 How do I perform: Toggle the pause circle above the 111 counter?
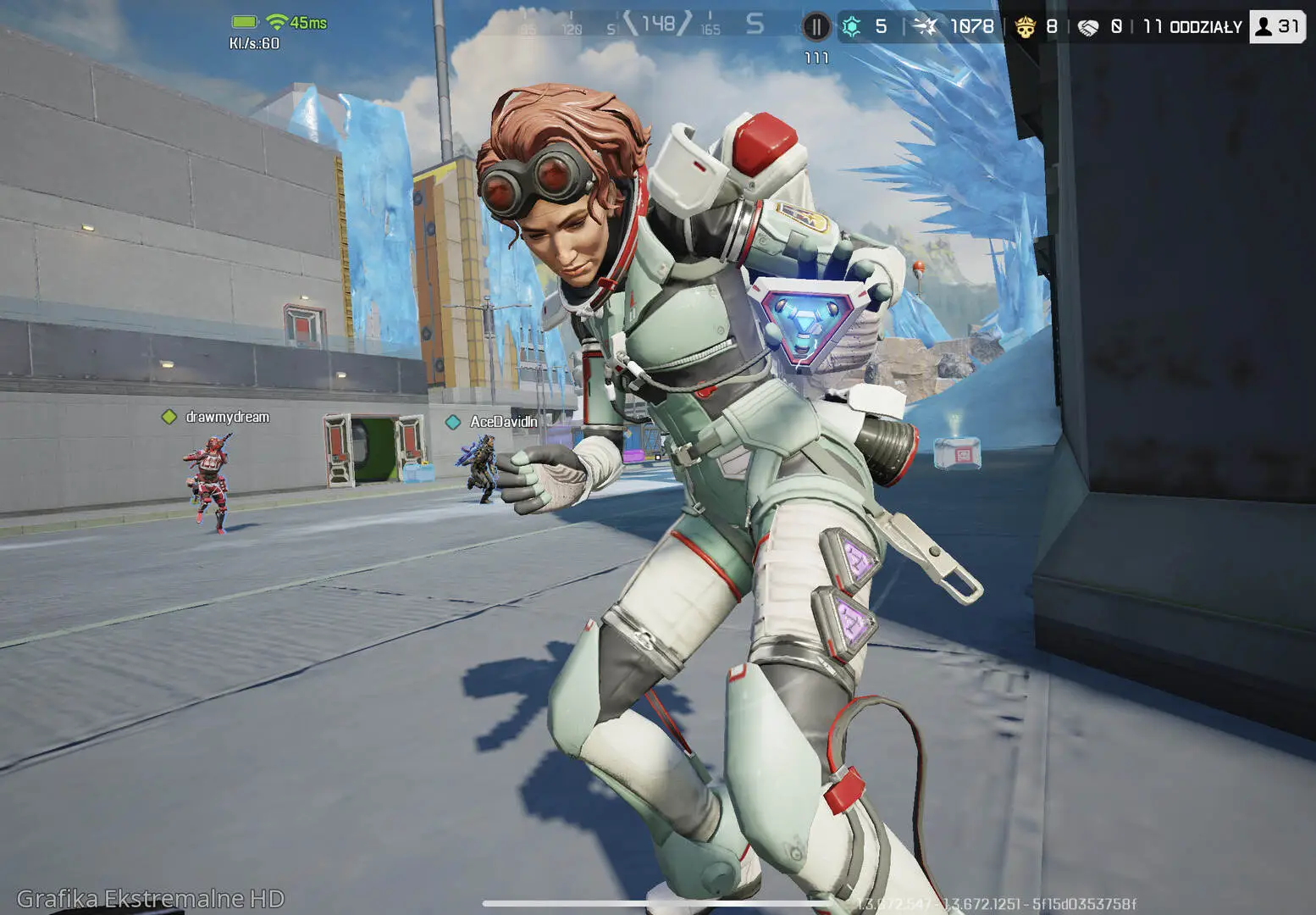(x=816, y=25)
